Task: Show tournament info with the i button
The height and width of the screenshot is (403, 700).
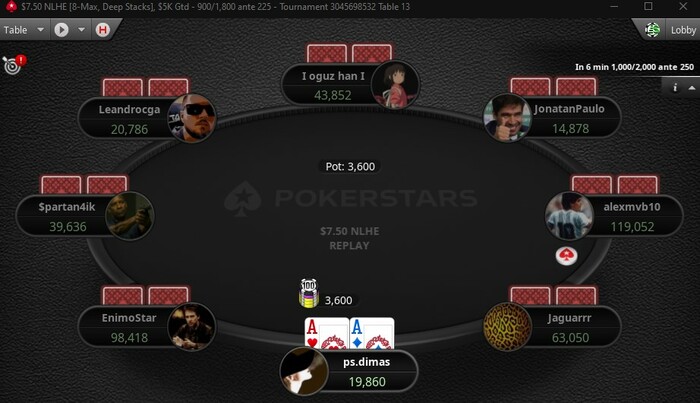Action: point(674,87)
